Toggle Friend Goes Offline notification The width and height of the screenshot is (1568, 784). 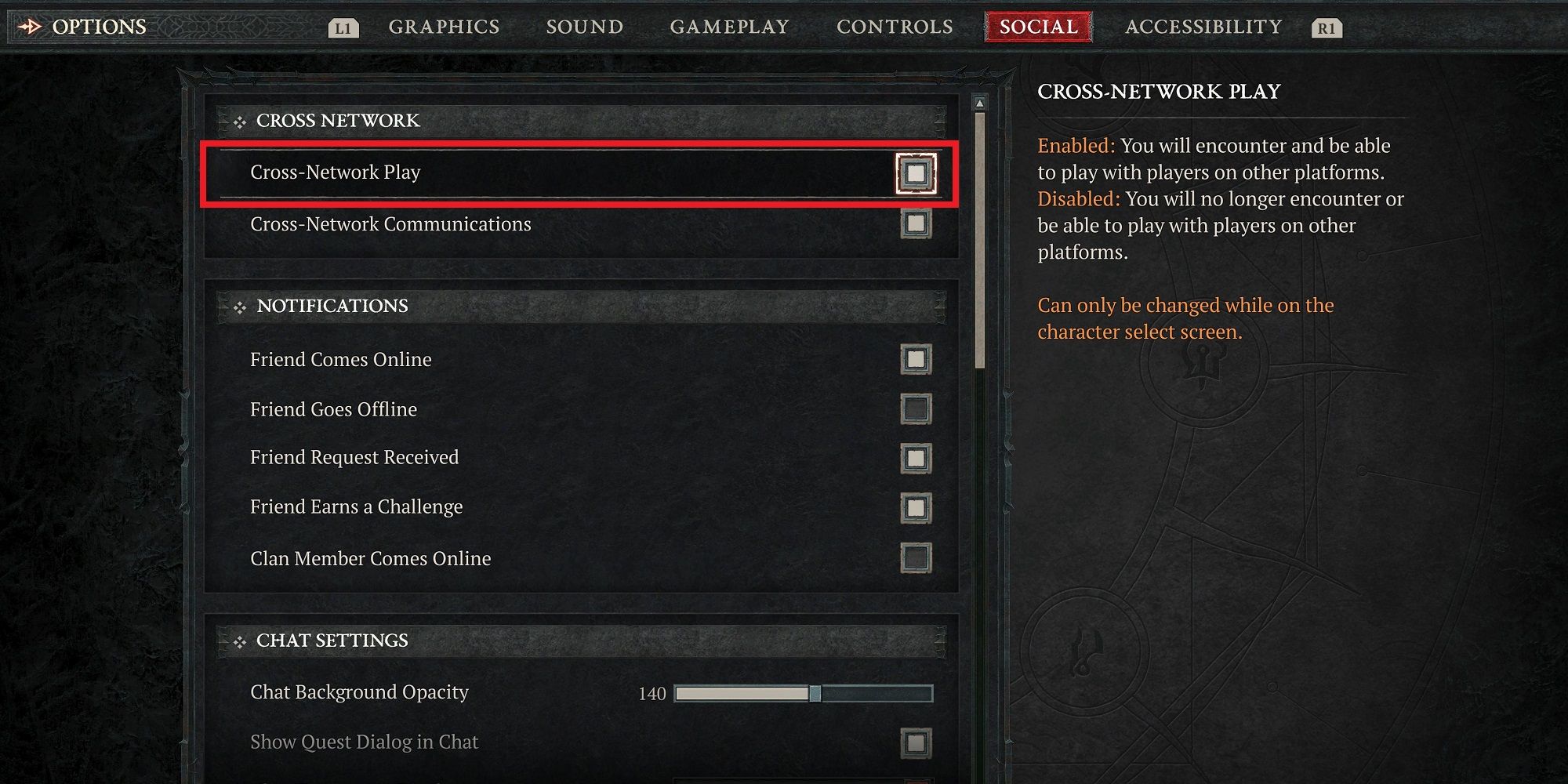coord(915,409)
